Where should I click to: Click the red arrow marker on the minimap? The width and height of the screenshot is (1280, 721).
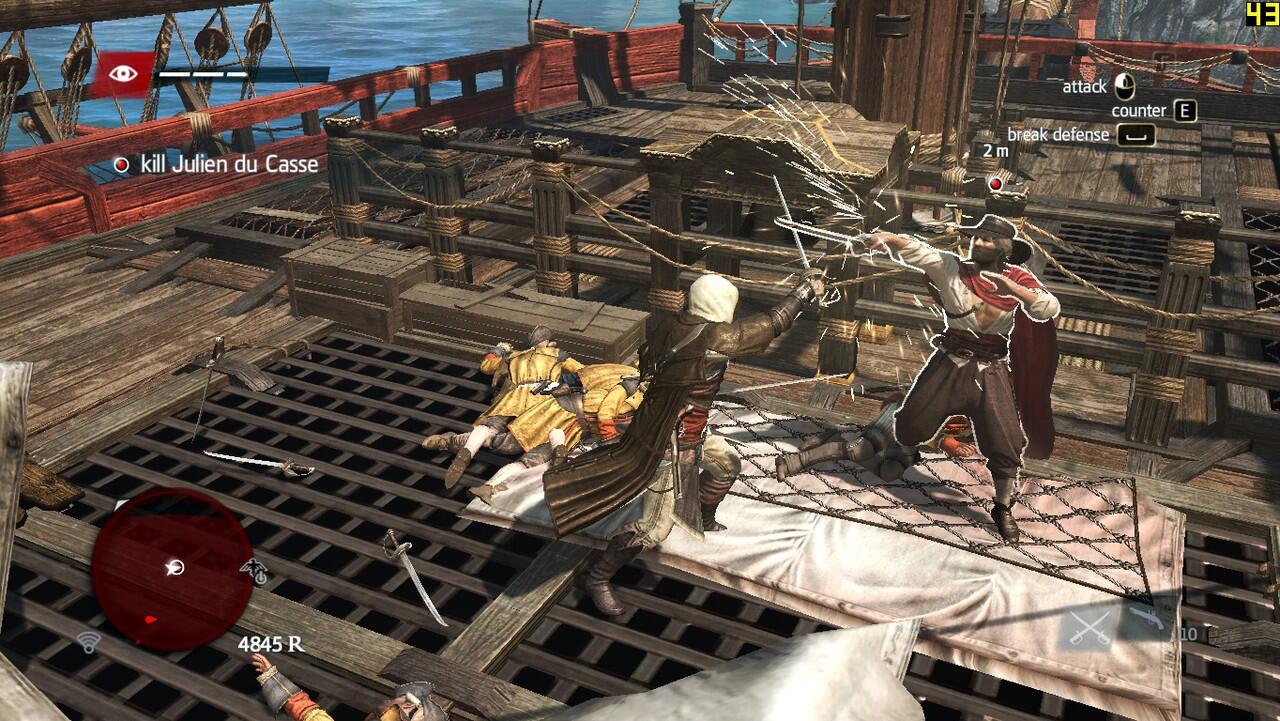152,619
